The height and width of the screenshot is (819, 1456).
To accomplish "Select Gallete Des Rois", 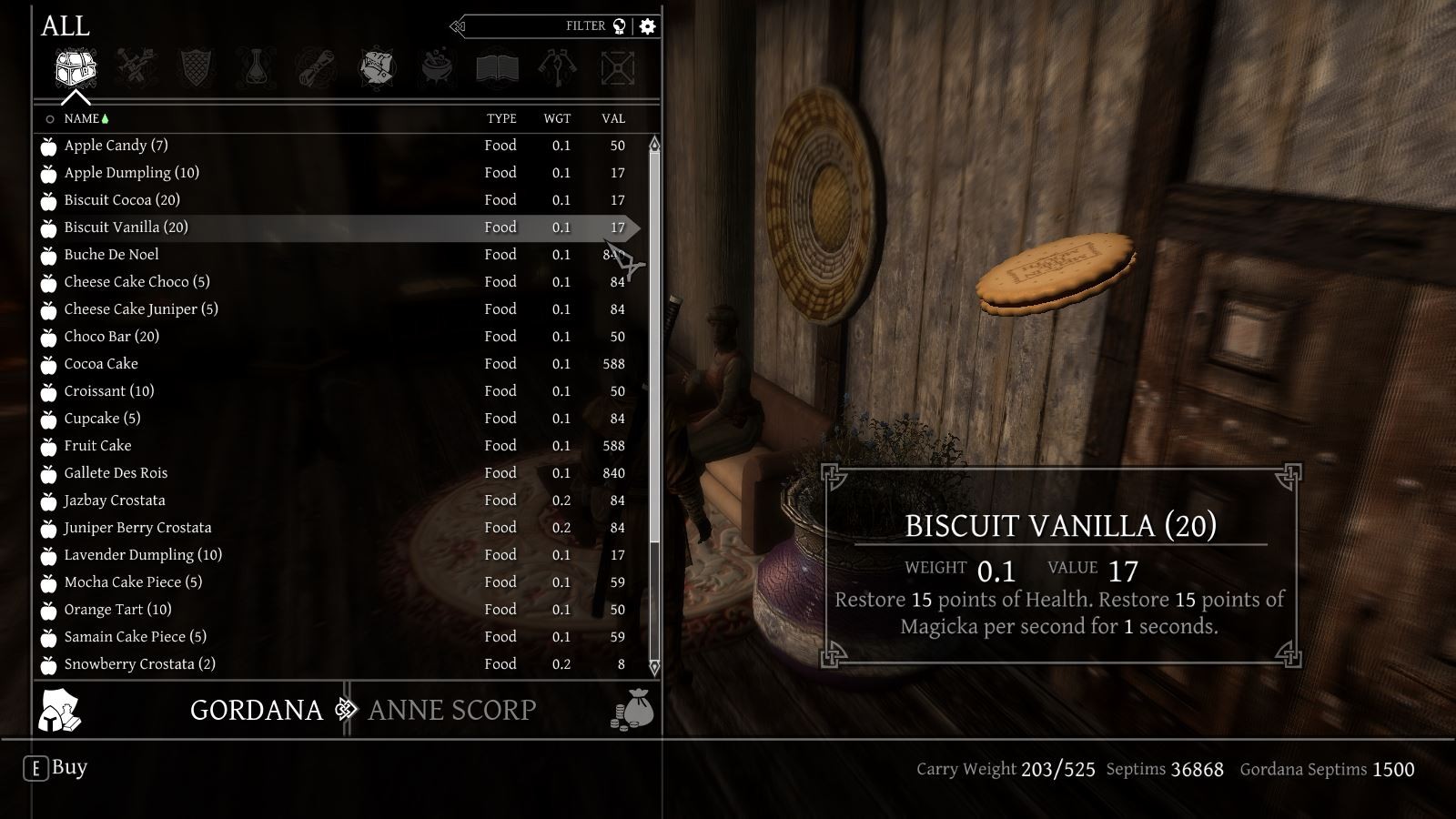I will (x=116, y=473).
